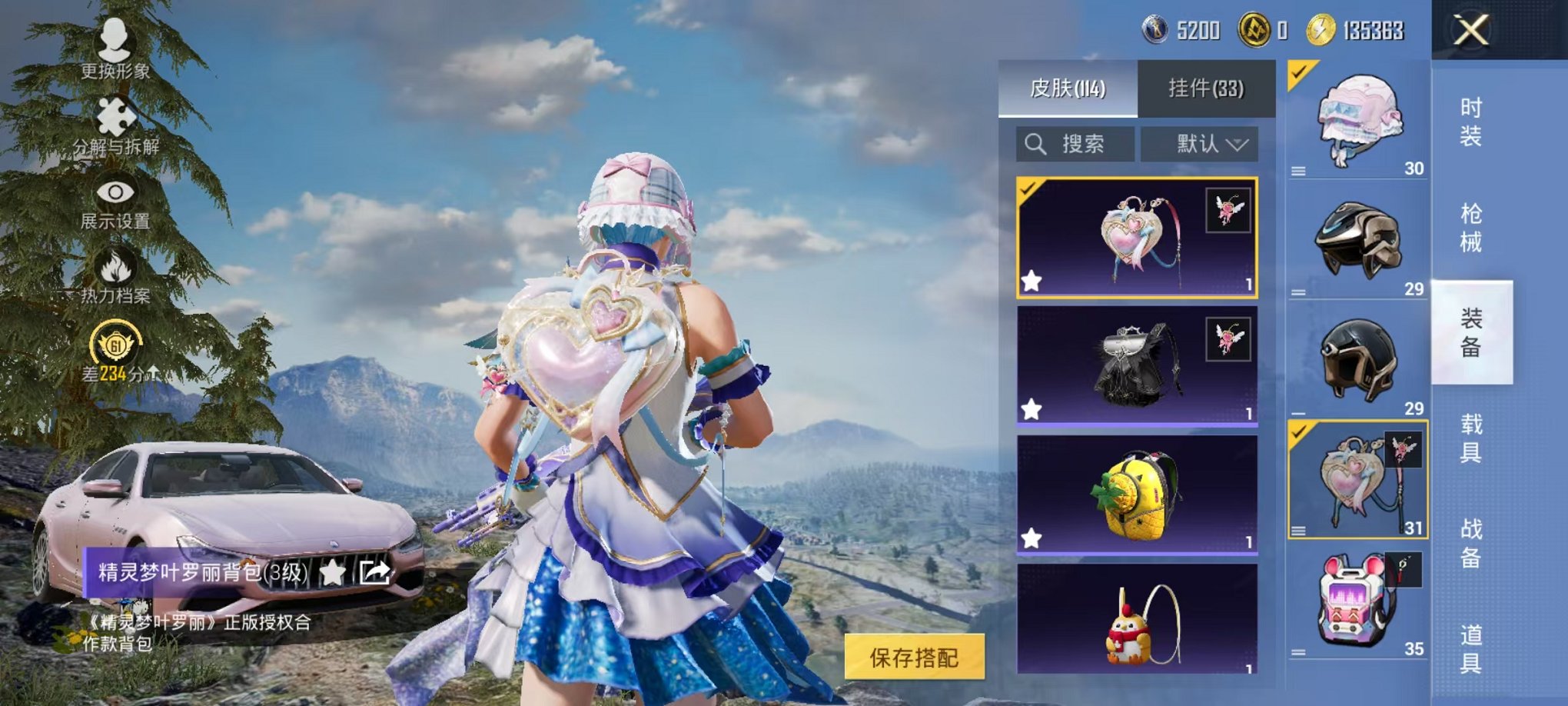This screenshot has height=706, width=1568.
Task: Open the 更换形象 avatar change panel
Action: (x=114, y=52)
